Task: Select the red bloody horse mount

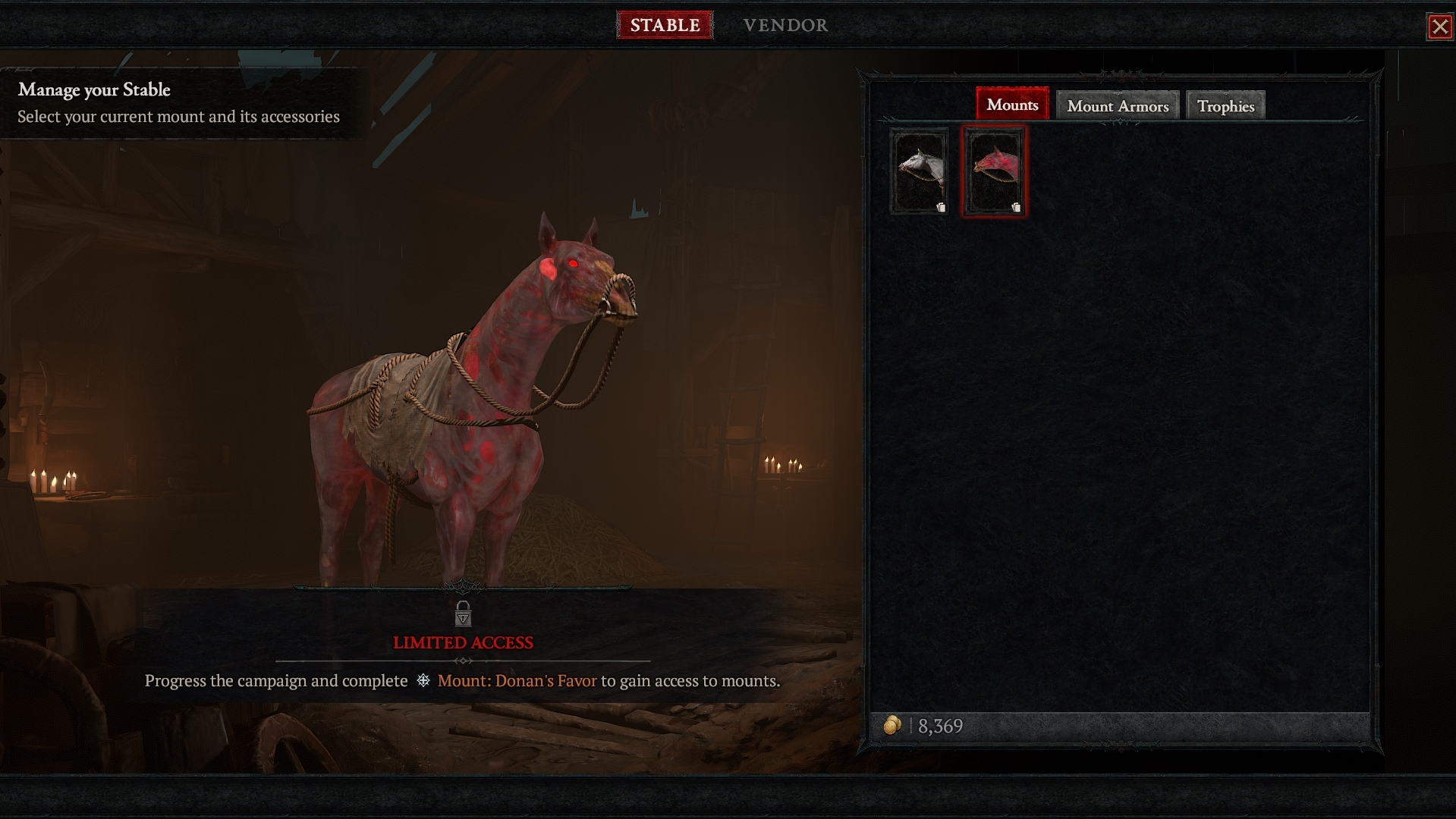Action: [994, 171]
